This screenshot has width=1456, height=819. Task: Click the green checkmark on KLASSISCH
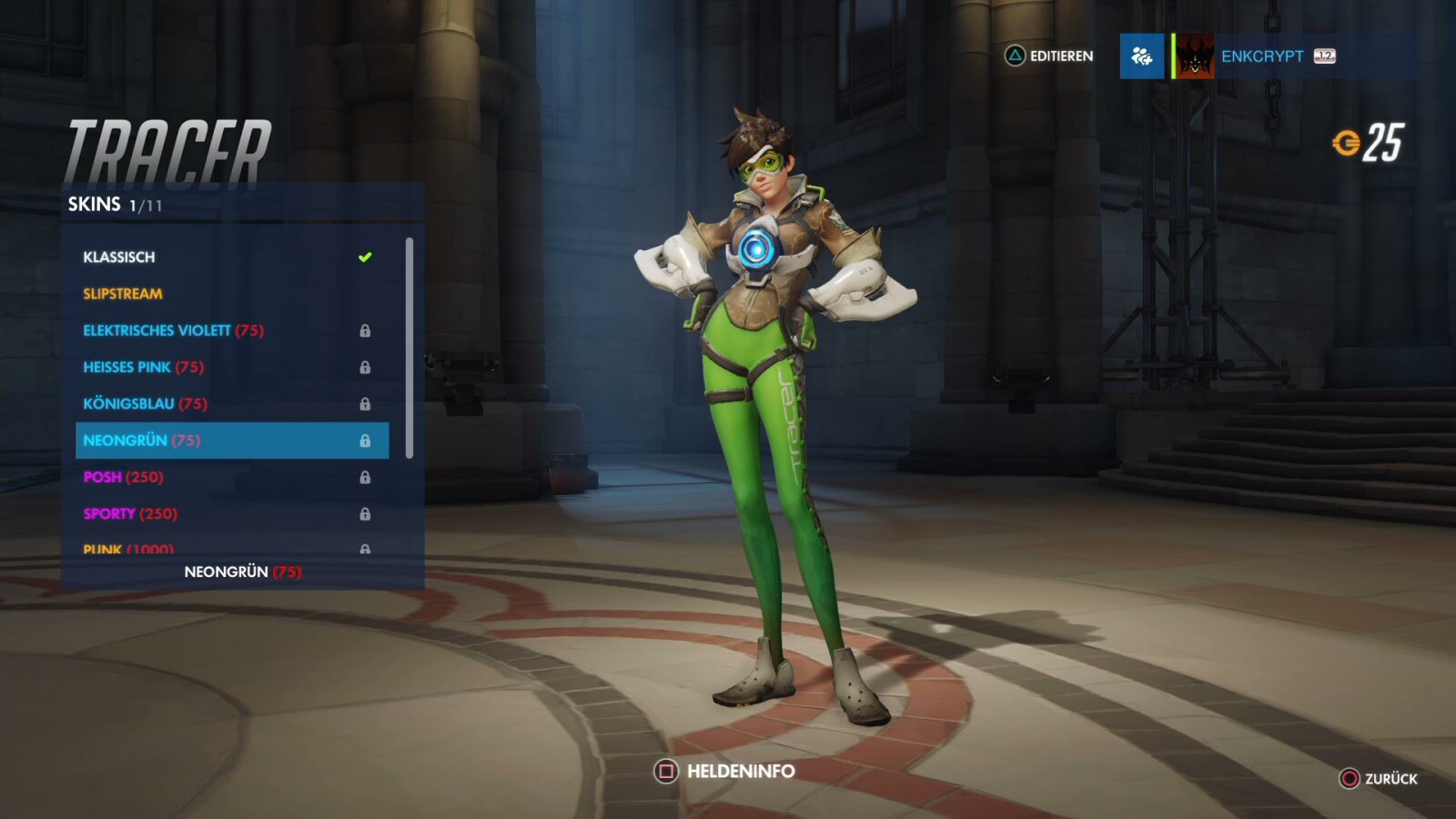367,257
